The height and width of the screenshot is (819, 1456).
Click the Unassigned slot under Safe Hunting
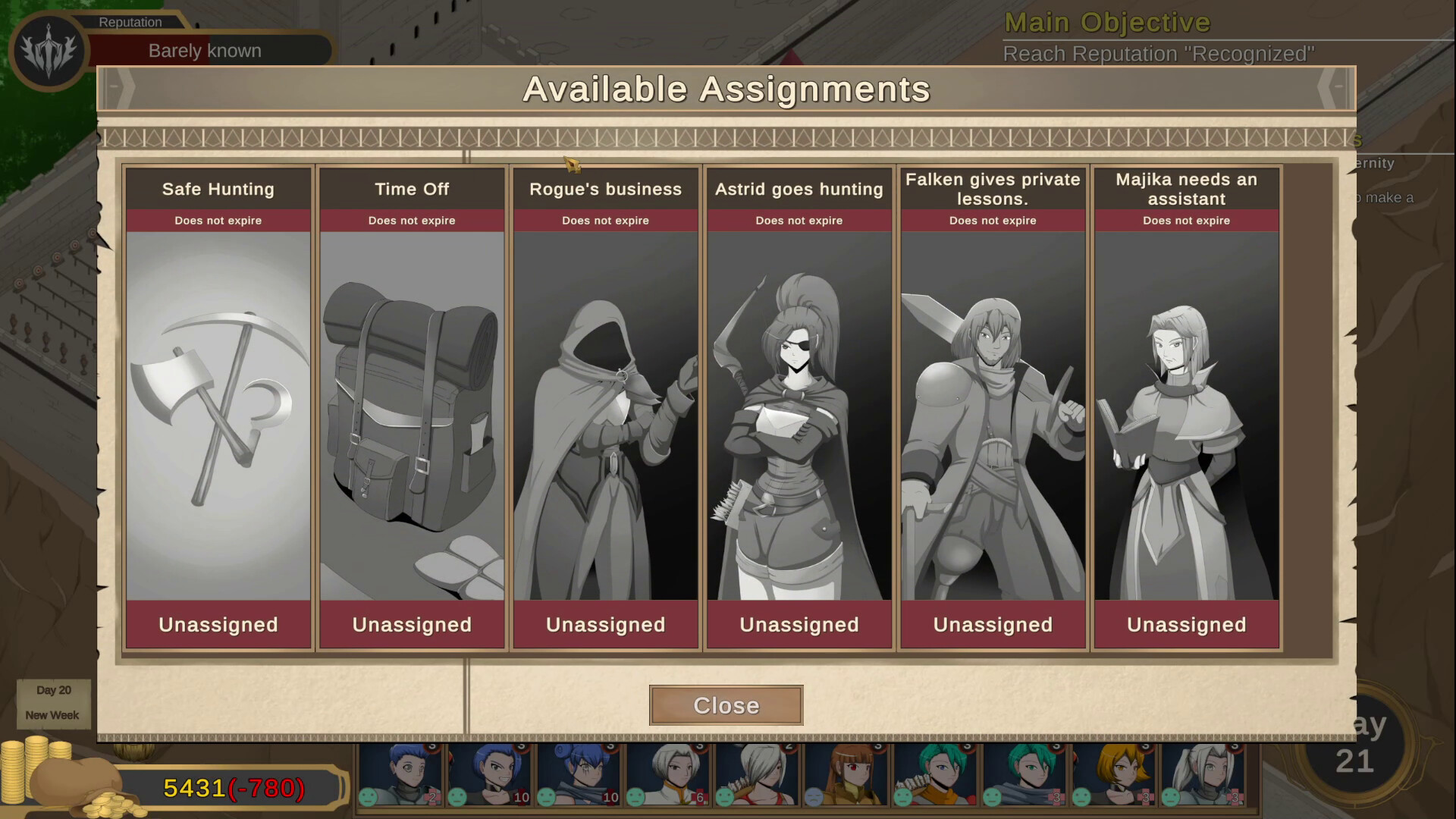(x=218, y=624)
